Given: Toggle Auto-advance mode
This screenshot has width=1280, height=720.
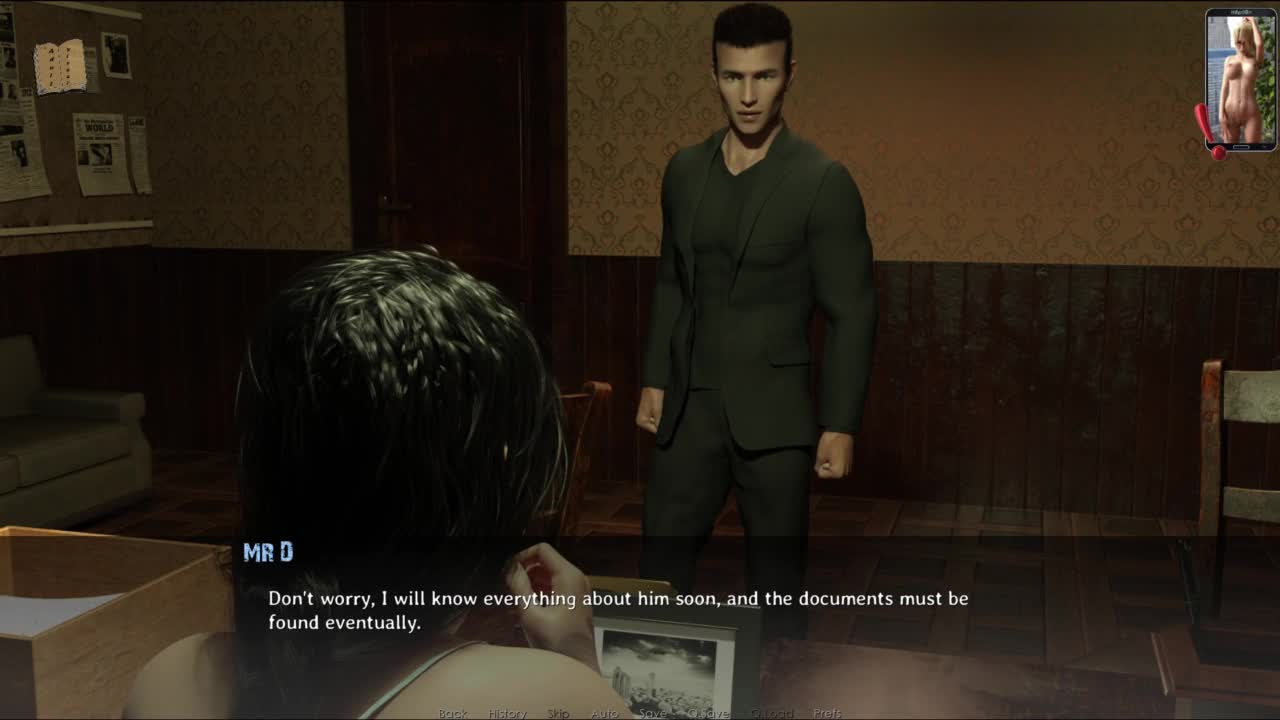Looking at the screenshot, I should point(604,713).
